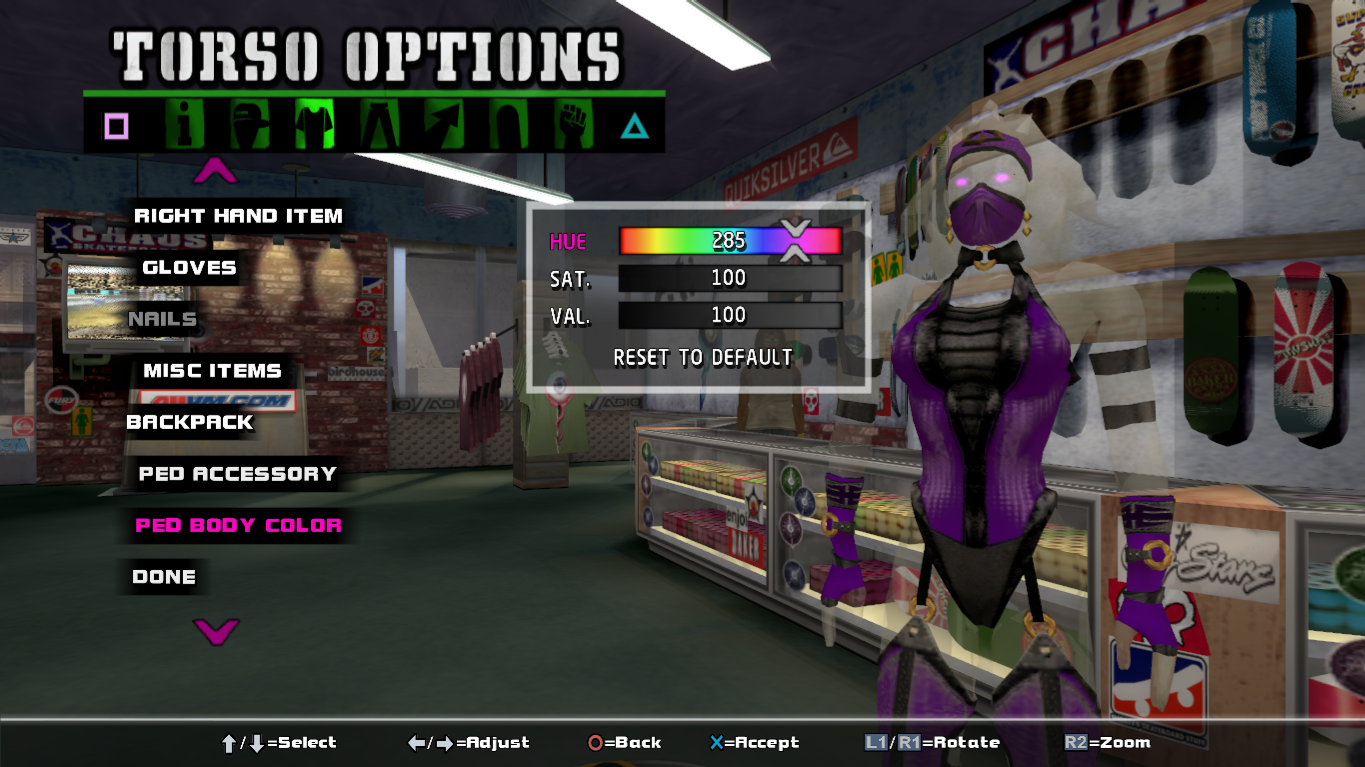
Task: Open the Backpack option
Action: [x=190, y=422]
